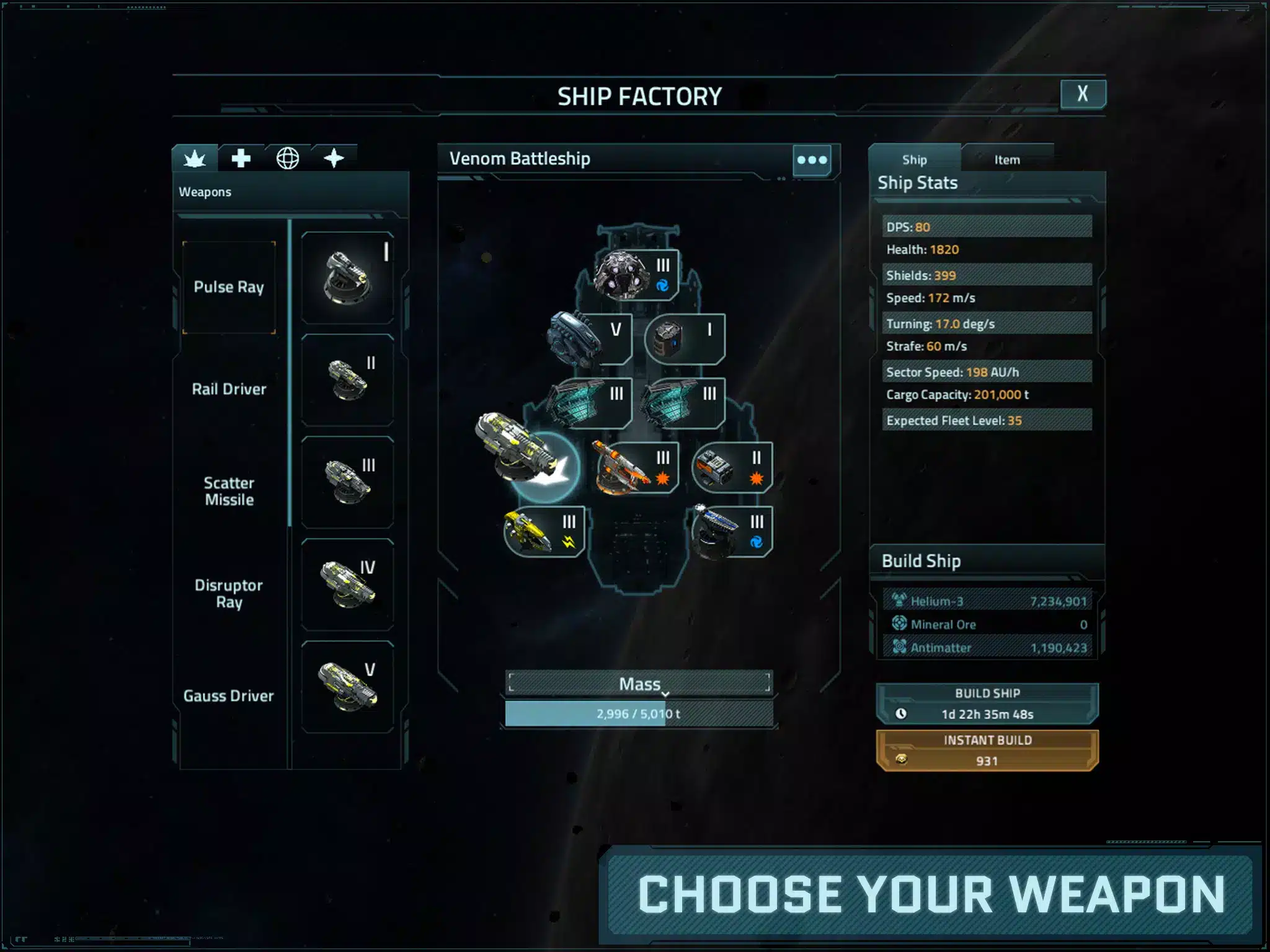Viewport: 1270px width, 952px height.
Task: Switch to the Item stats tab
Action: coord(1006,160)
